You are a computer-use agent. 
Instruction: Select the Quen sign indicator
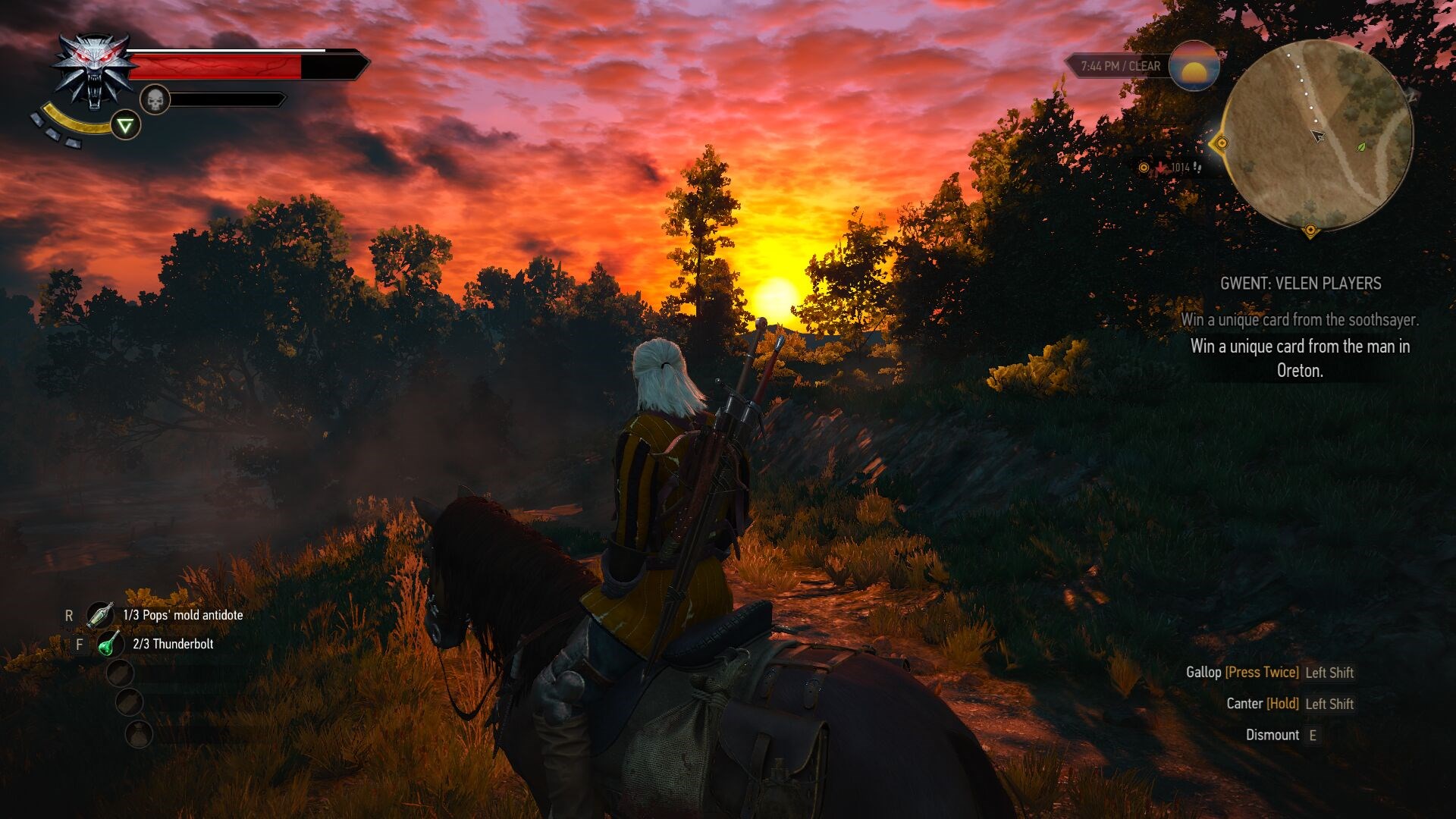coord(124,124)
